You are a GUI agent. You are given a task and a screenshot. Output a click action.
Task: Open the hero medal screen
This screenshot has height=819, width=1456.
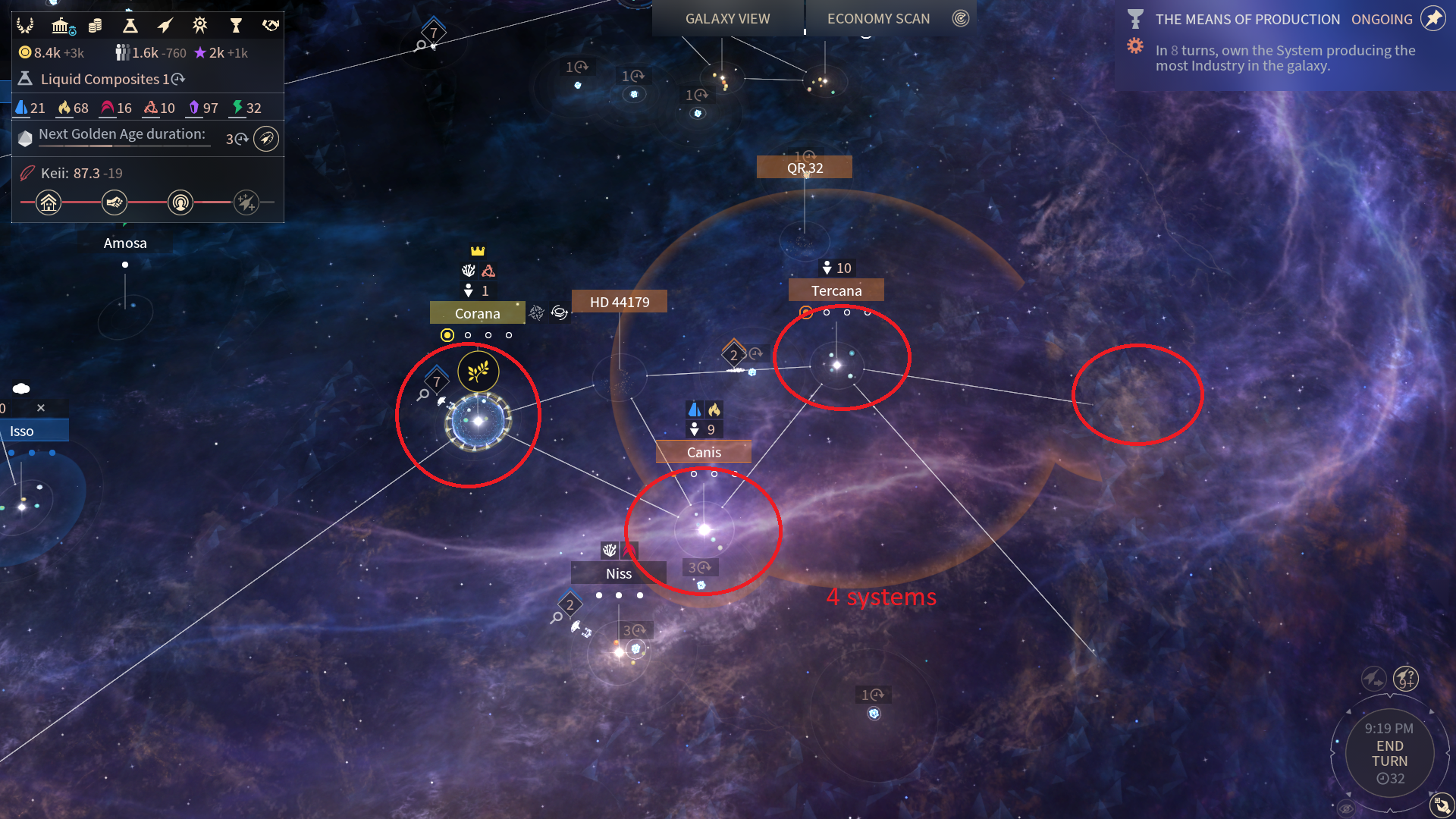(199, 26)
